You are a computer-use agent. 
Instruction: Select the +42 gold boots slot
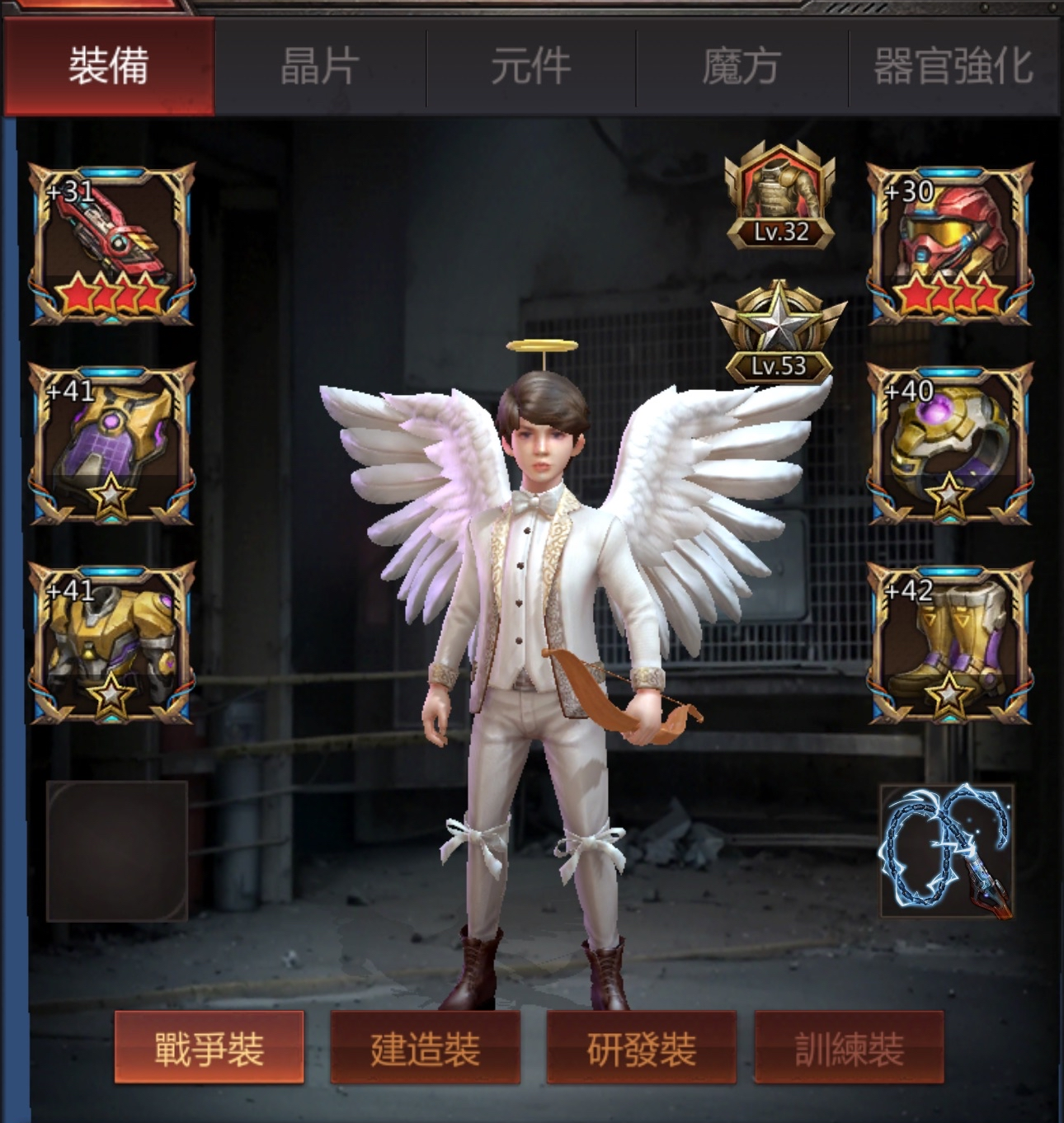coord(950,643)
